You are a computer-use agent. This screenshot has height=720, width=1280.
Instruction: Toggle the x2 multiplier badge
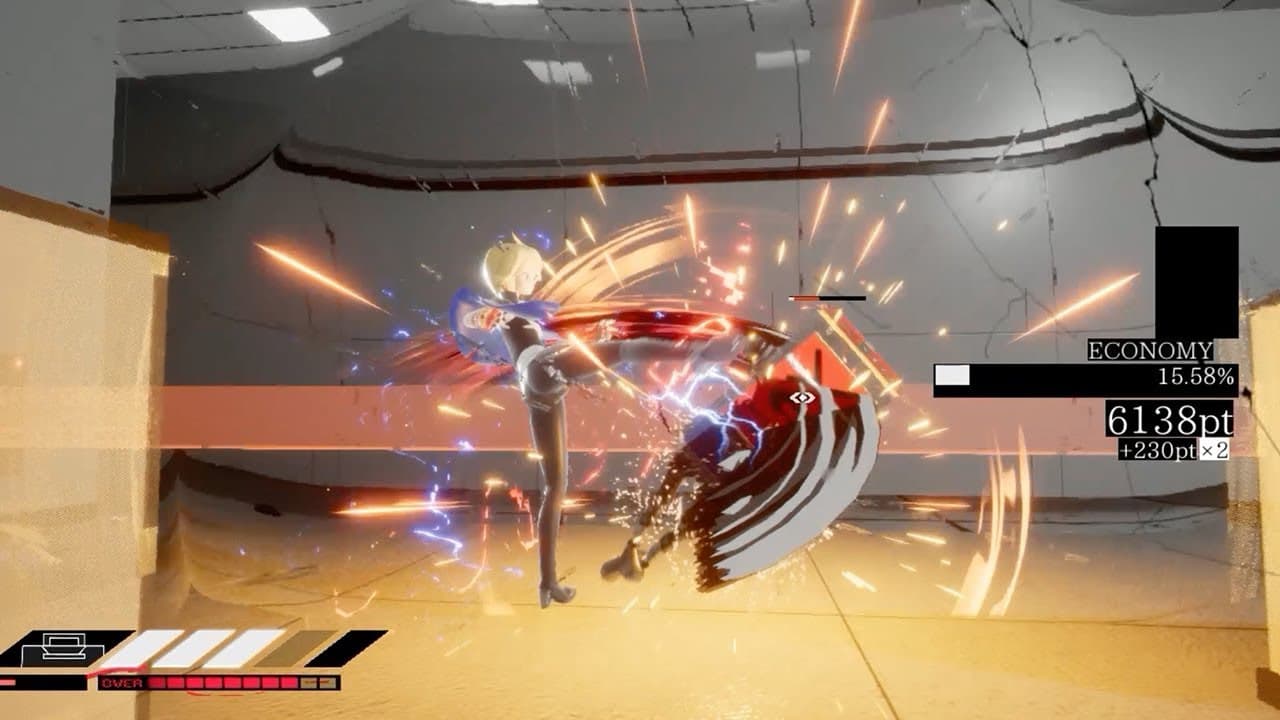[x=1213, y=449]
